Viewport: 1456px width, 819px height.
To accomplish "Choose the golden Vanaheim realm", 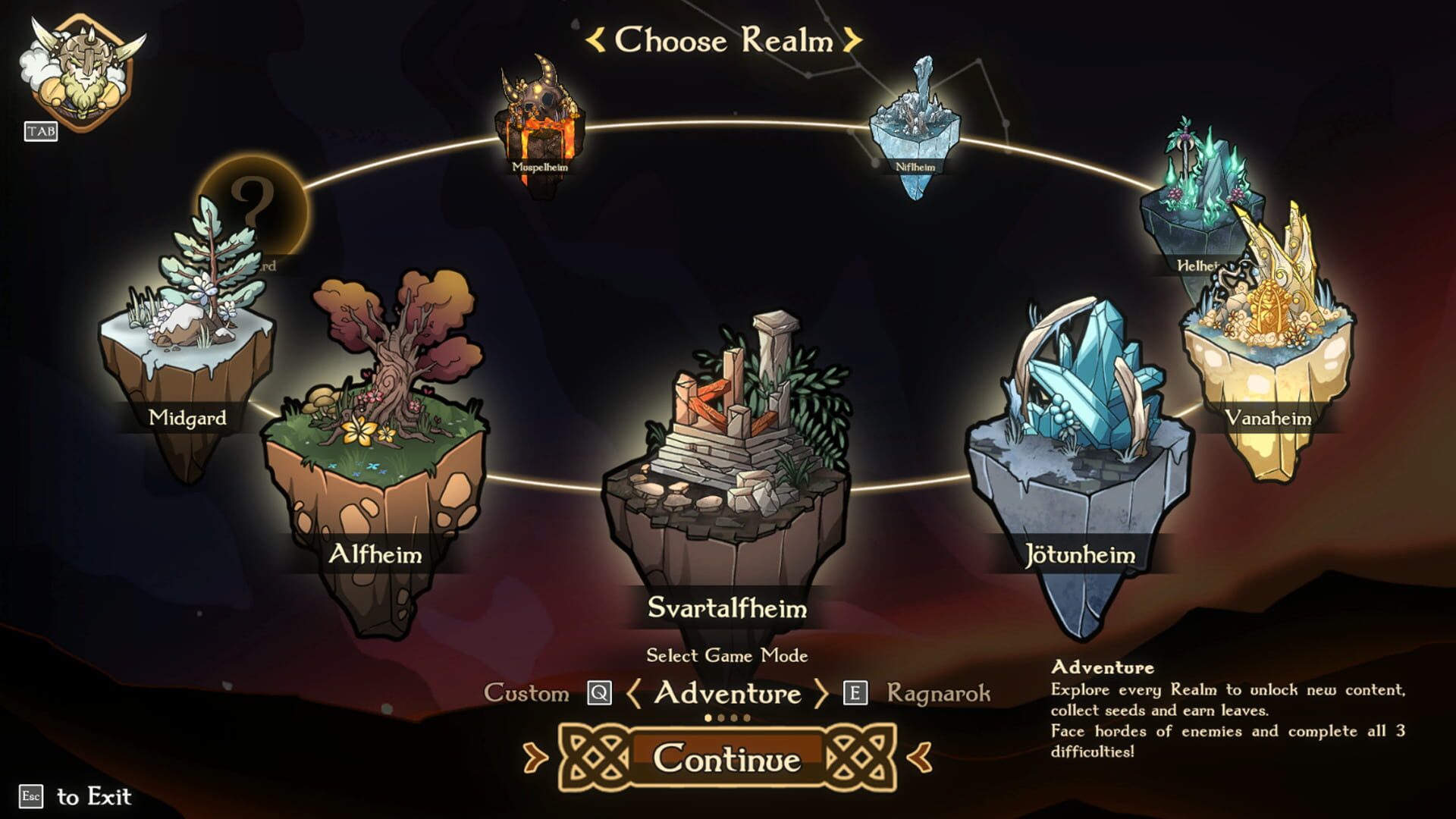I will tap(1268, 356).
